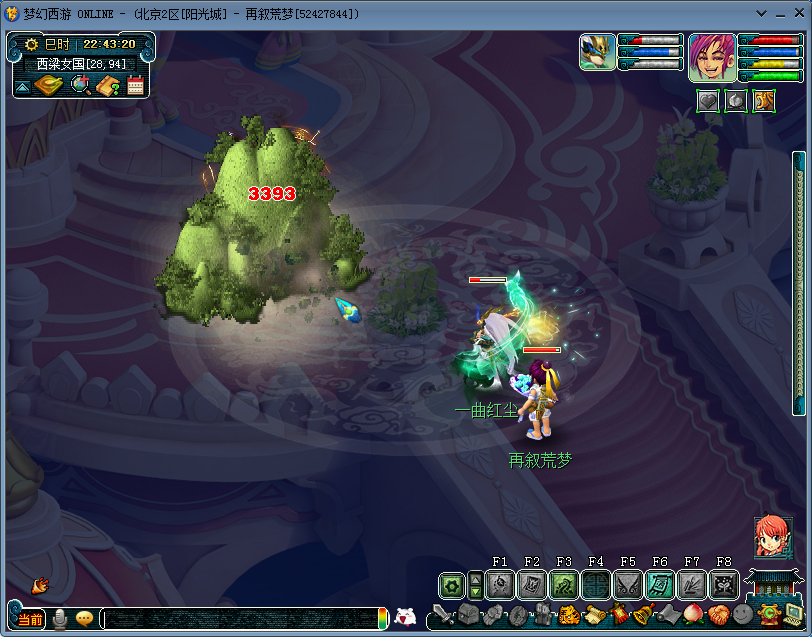Use the F6 teal scroll skill
The height and width of the screenshot is (637, 812).
coord(660,585)
